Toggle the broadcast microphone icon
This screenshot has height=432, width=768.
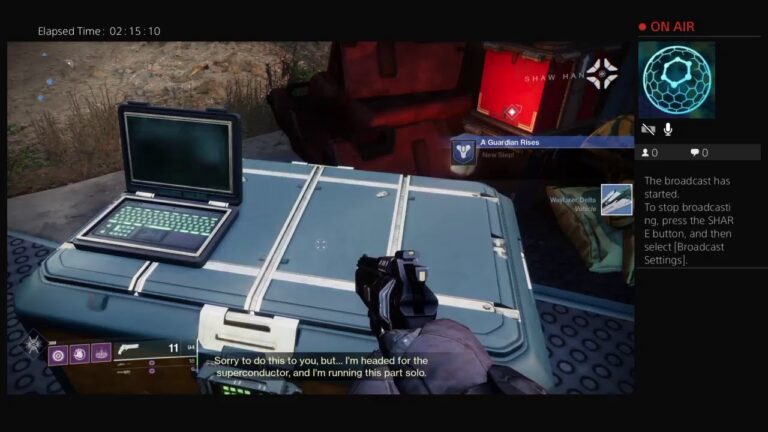tap(667, 129)
